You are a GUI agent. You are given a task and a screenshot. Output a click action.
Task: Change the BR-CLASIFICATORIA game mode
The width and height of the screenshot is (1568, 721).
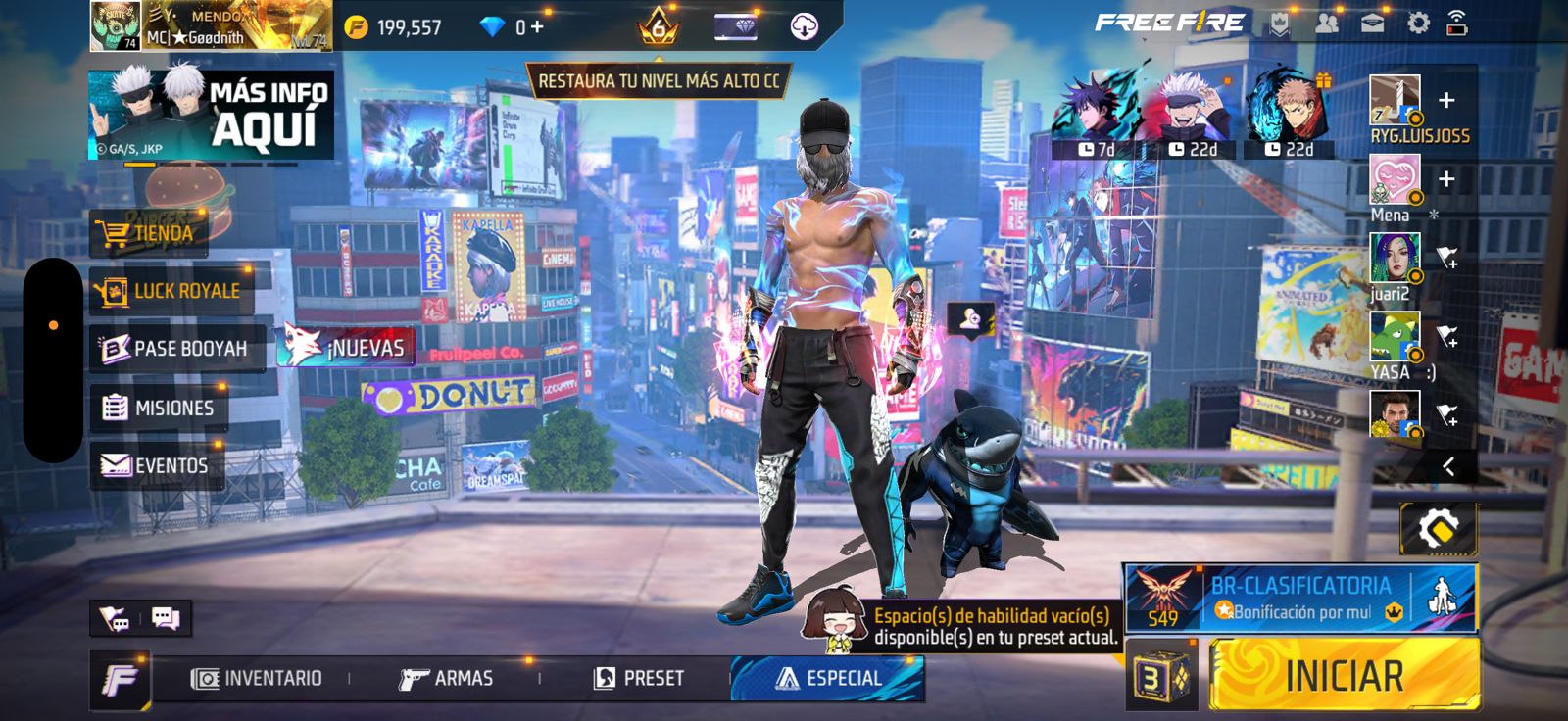1299,598
